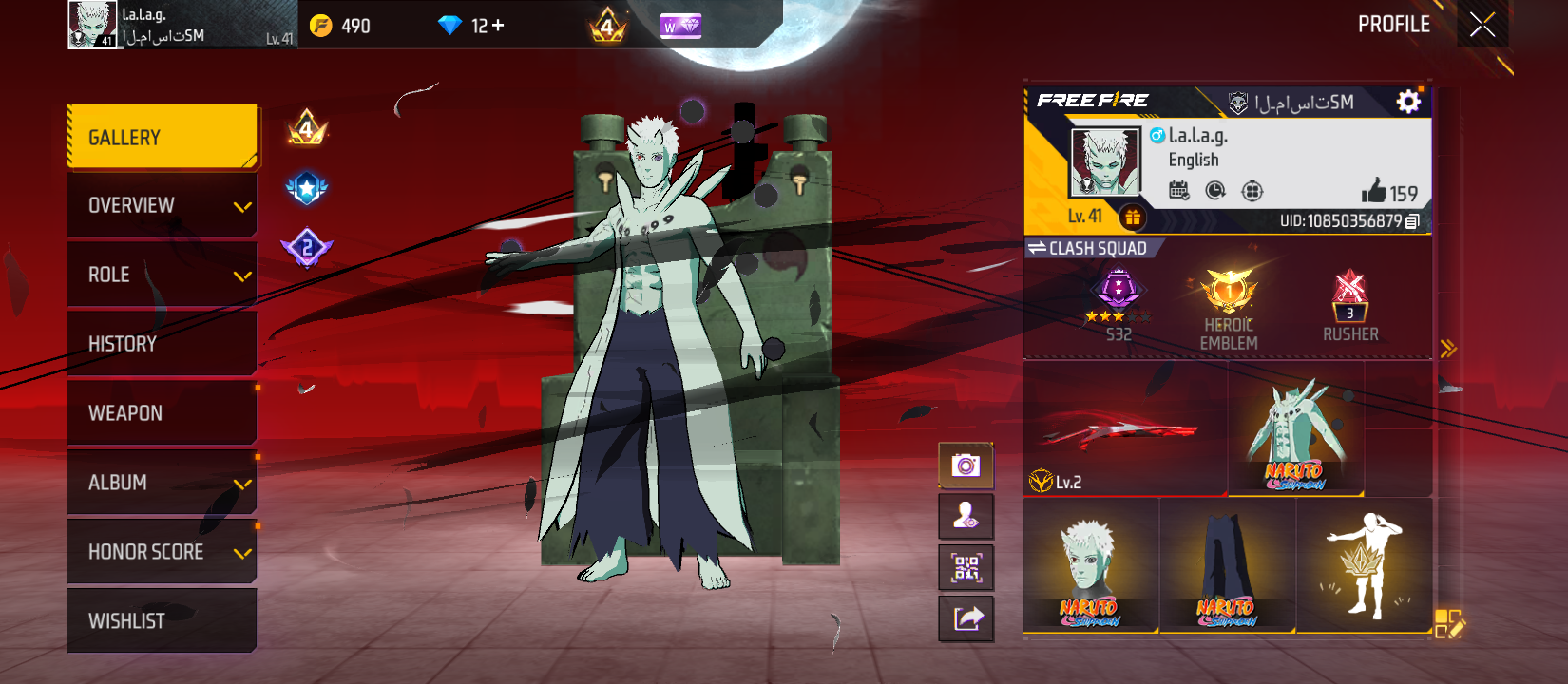Expand the Overview menu
The width and height of the screenshot is (1568, 684).
pos(162,205)
